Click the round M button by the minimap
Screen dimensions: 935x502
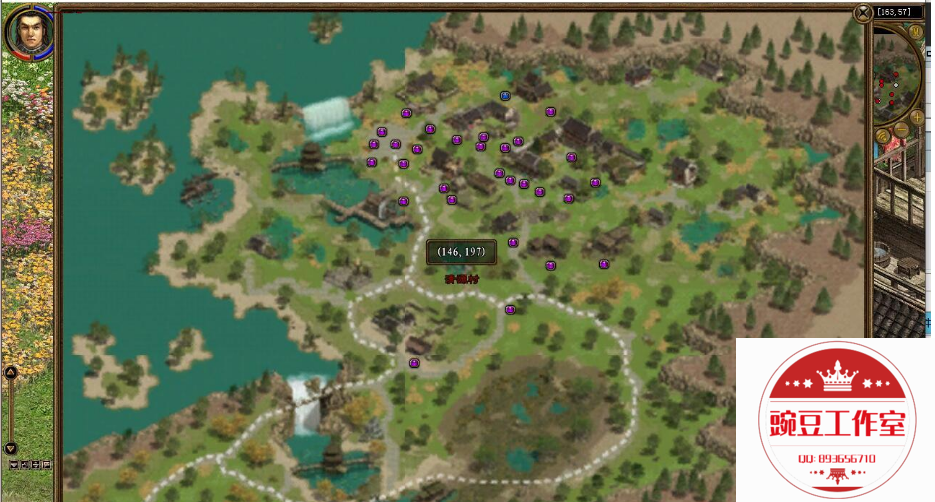[917, 31]
